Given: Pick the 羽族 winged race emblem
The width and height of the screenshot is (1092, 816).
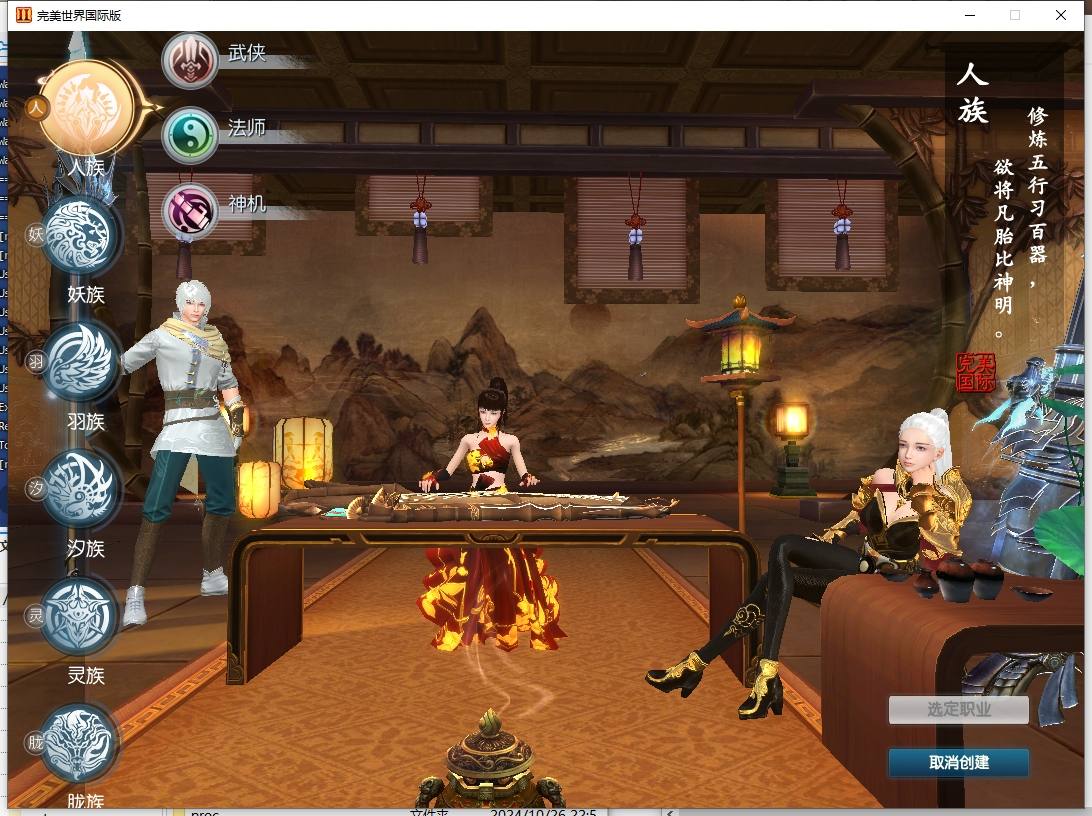Looking at the screenshot, I should click(82, 363).
